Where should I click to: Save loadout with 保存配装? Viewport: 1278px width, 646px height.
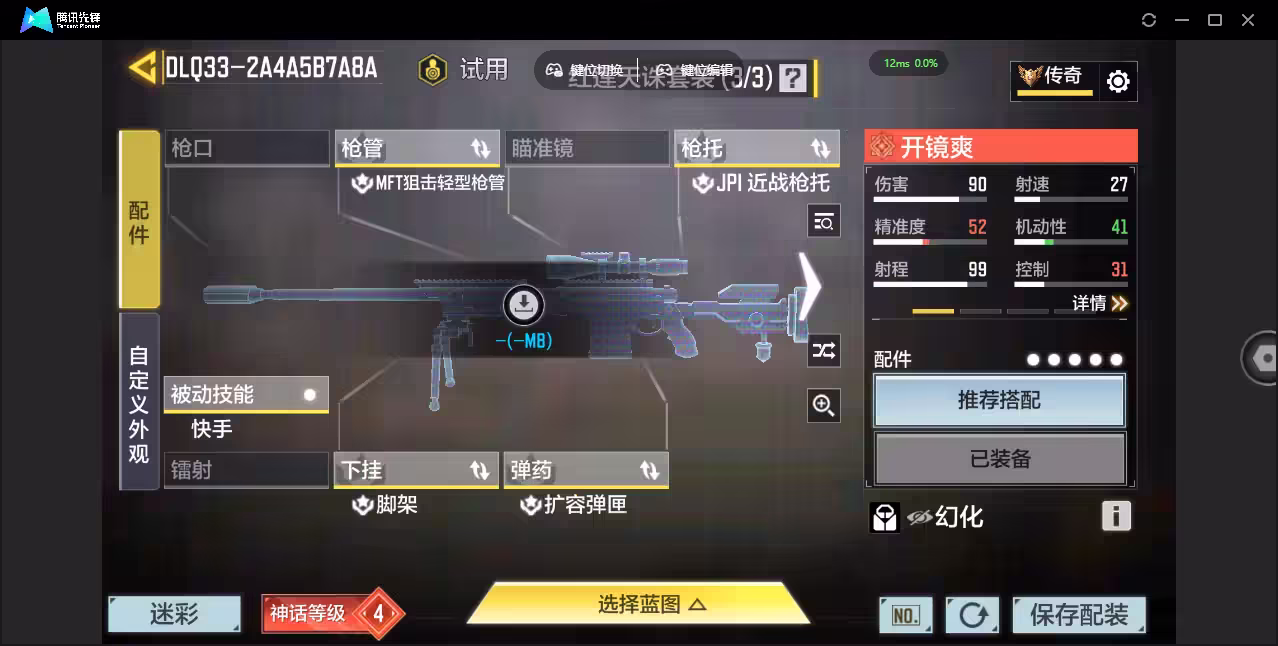[x=1078, y=614]
